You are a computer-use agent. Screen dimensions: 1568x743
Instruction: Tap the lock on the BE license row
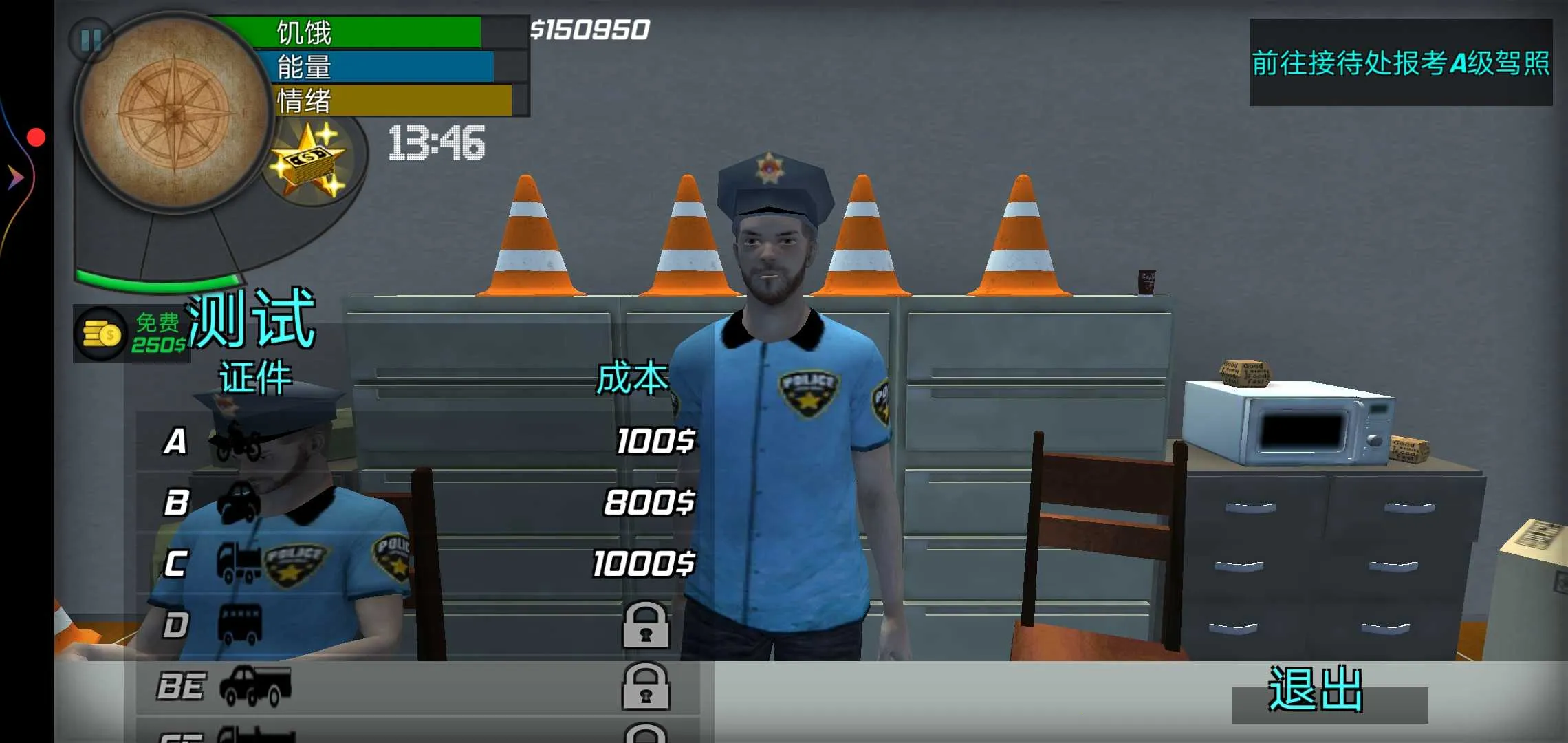click(646, 688)
